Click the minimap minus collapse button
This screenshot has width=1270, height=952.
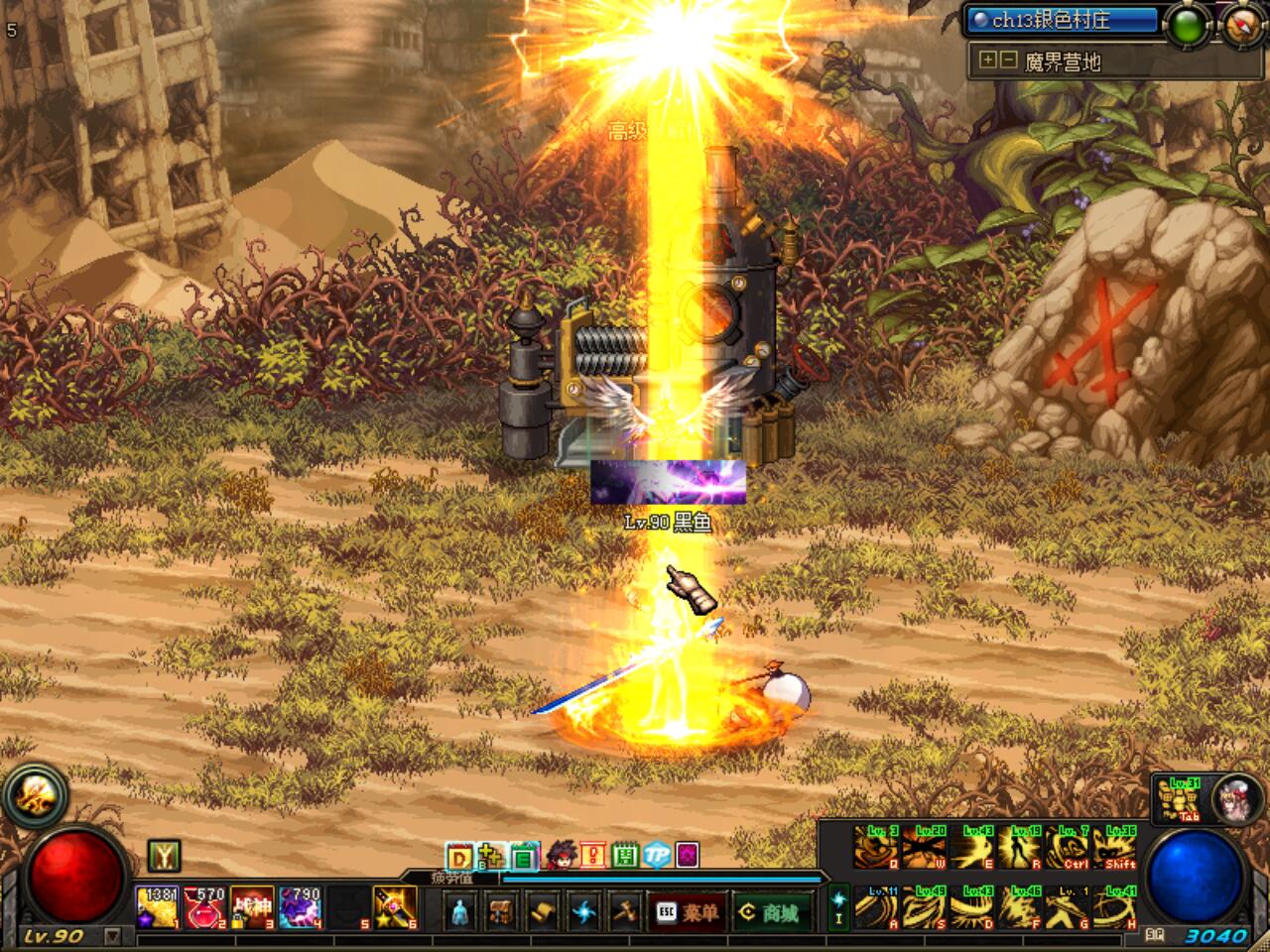pyautogui.click(x=1008, y=60)
